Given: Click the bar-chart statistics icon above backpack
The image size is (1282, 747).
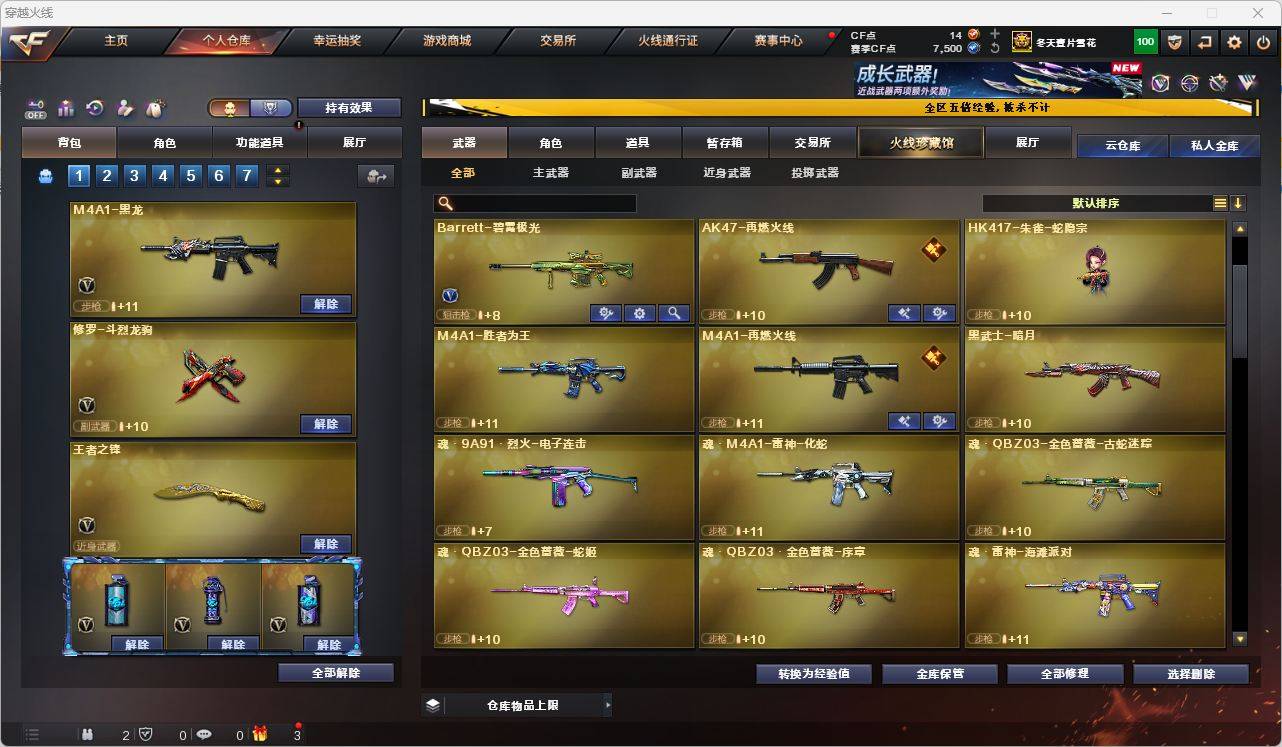Looking at the screenshot, I should click(x=65, y=109).
